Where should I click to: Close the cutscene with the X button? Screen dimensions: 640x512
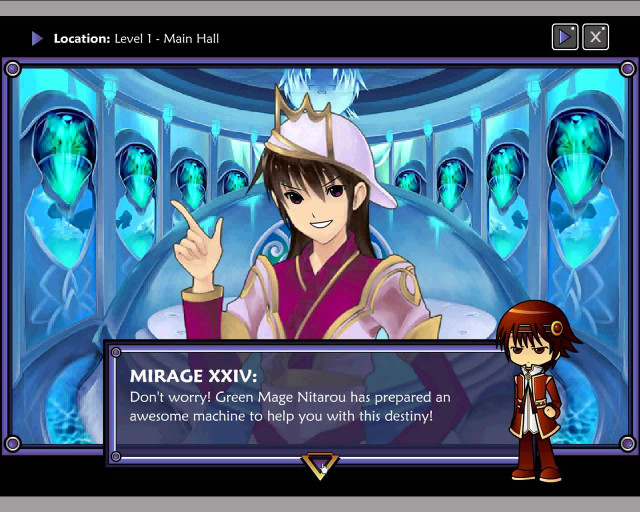point(595,37)
